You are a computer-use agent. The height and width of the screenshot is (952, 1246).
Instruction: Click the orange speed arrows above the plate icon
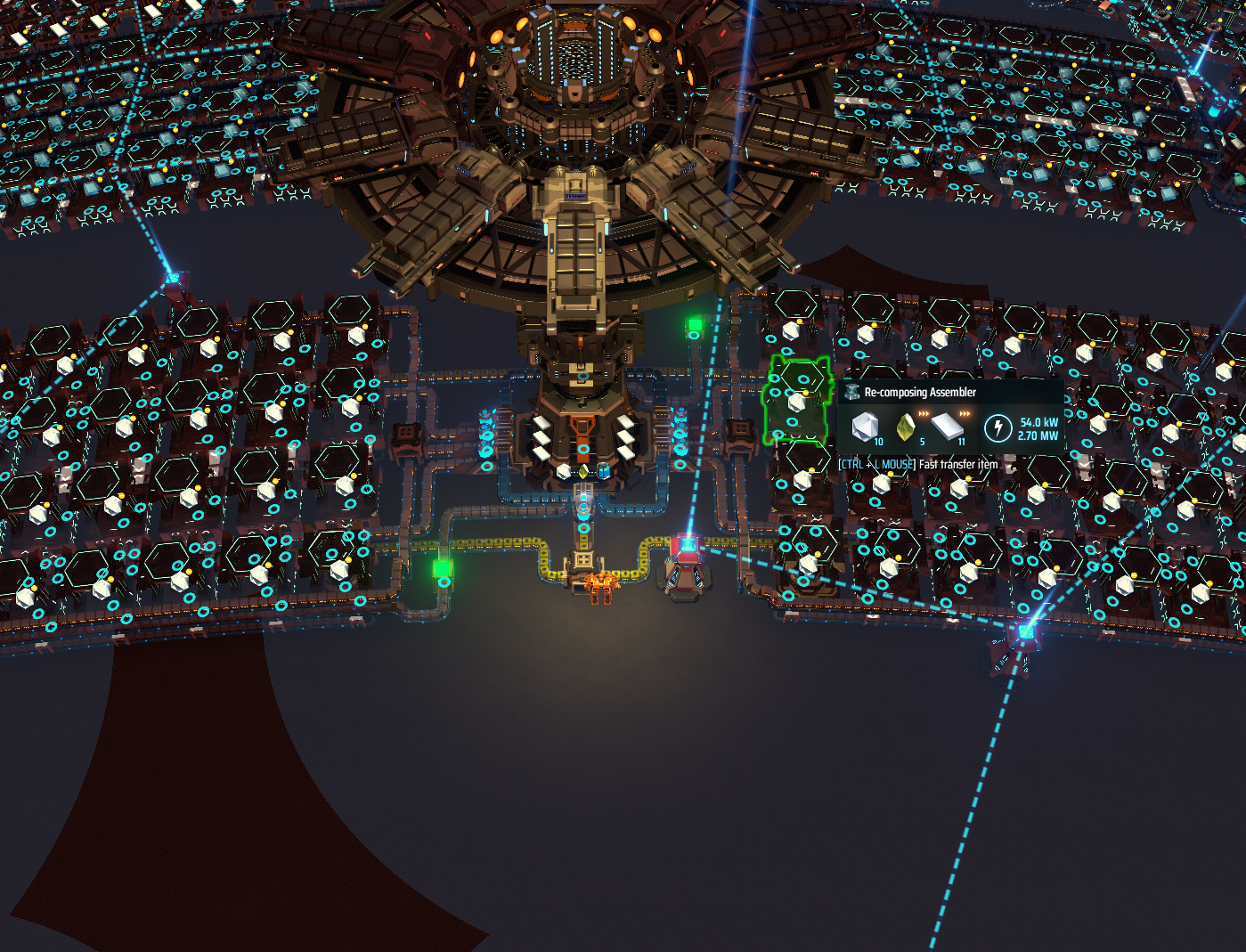coord(965,413)
